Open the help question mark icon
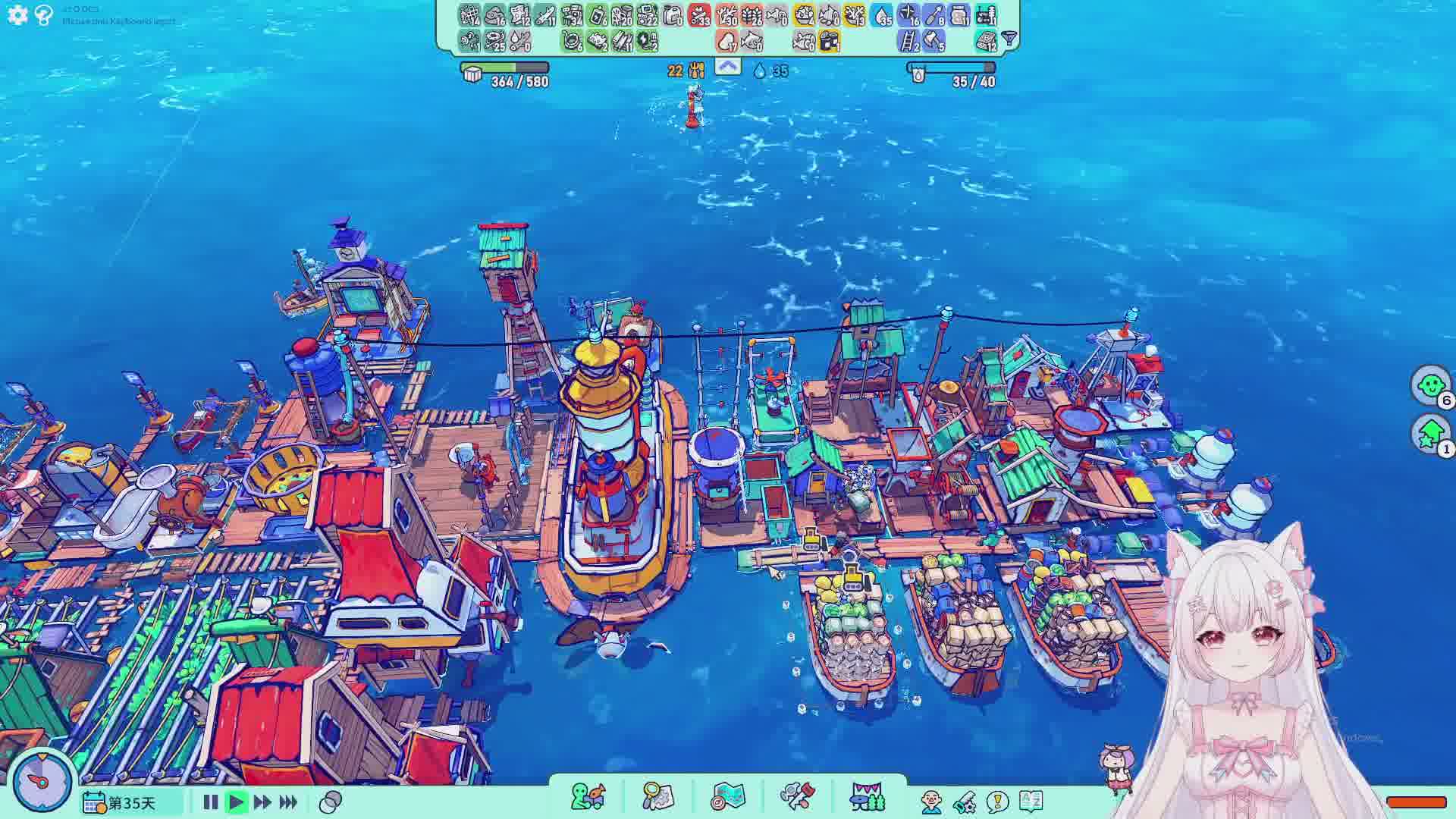The image size is (1456, 819). 44,14
